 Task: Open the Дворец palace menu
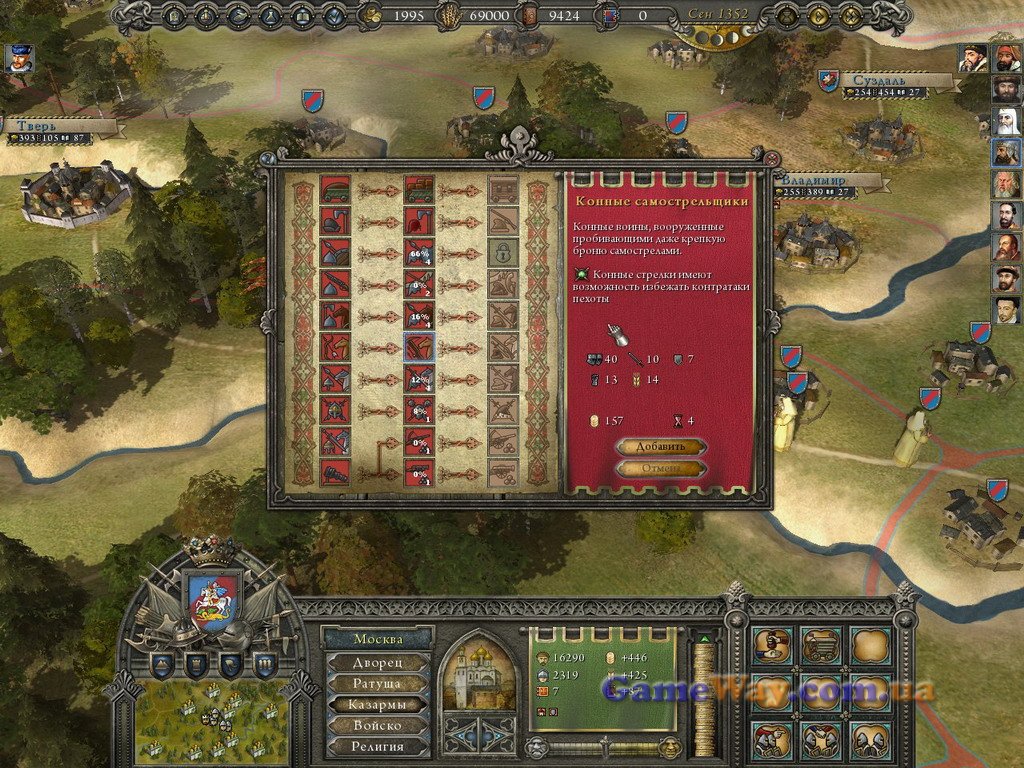click(x=377, y=662)
